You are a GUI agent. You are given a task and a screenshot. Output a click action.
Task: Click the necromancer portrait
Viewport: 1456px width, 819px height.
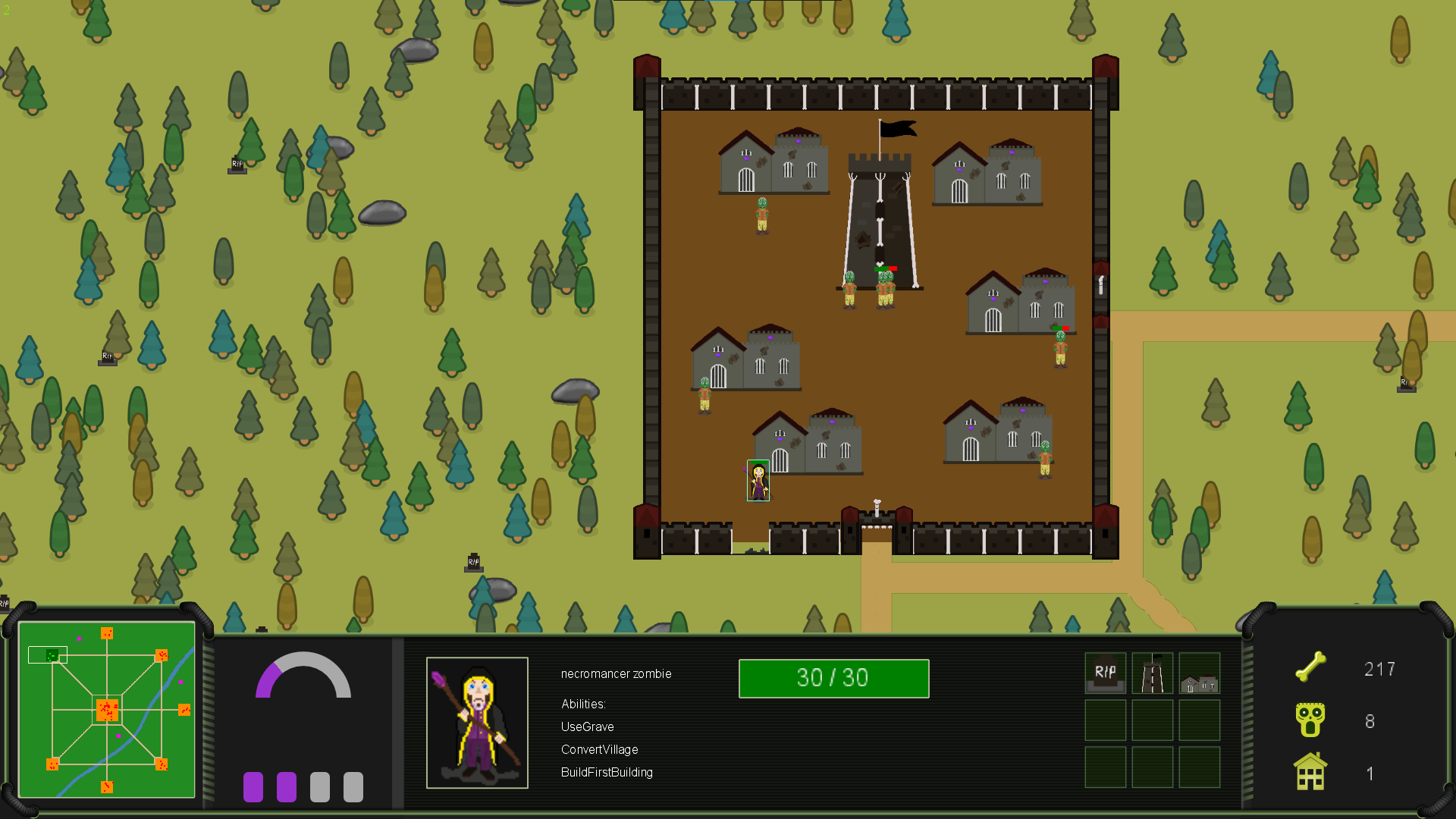pyautogui.click(x=477, y=722)
